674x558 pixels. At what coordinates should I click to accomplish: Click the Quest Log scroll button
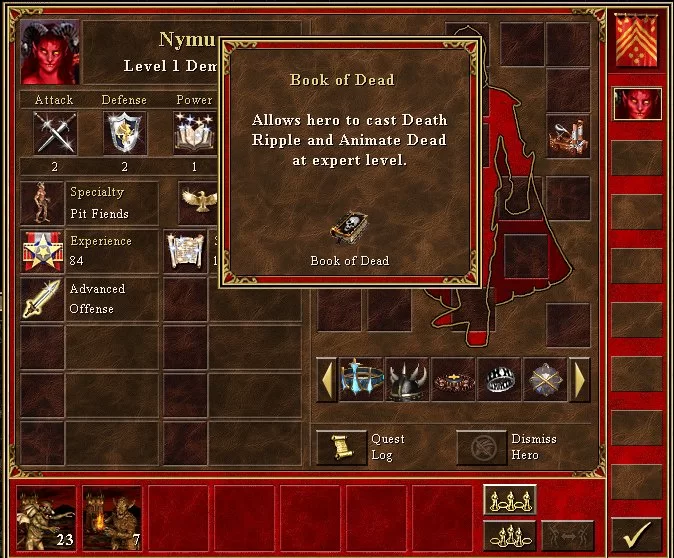(341, 448)
